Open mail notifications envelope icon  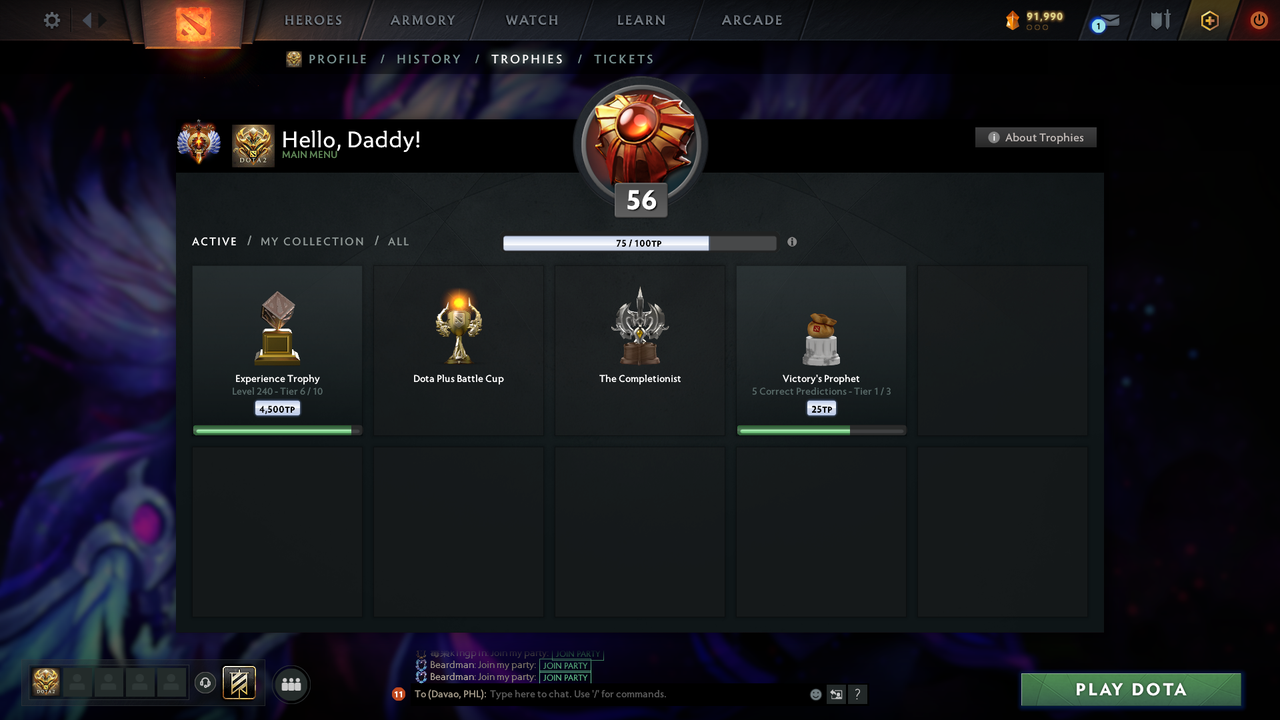(1104, 19)
